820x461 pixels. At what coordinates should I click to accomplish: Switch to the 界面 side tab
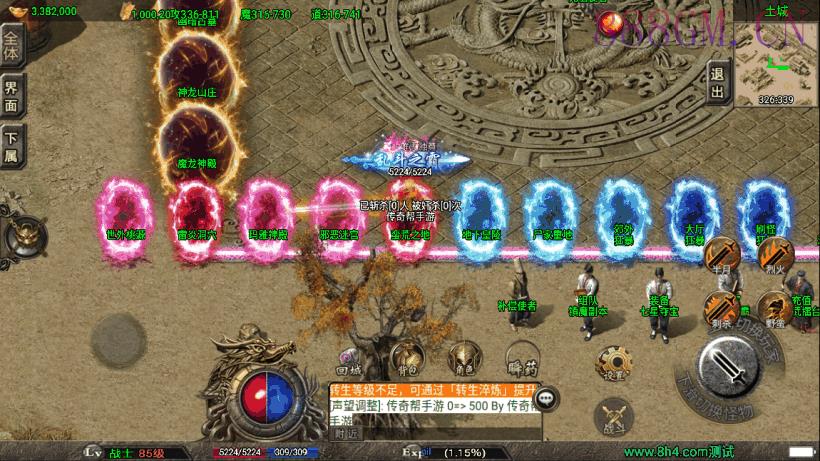pyautogui.click(x=11, y=96)
